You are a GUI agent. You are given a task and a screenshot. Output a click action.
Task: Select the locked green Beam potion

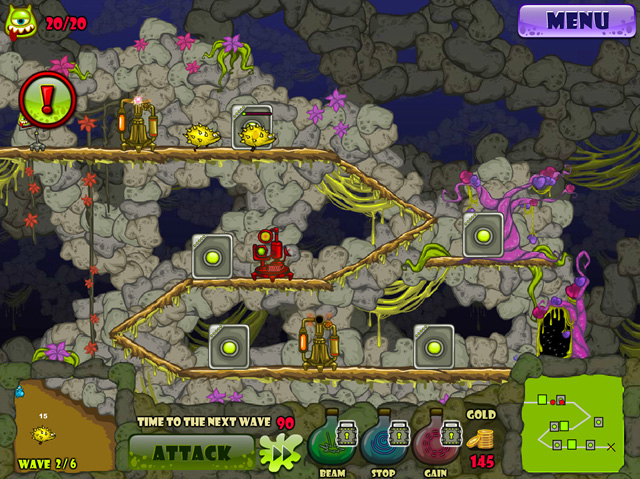click(x=335, y=437)
